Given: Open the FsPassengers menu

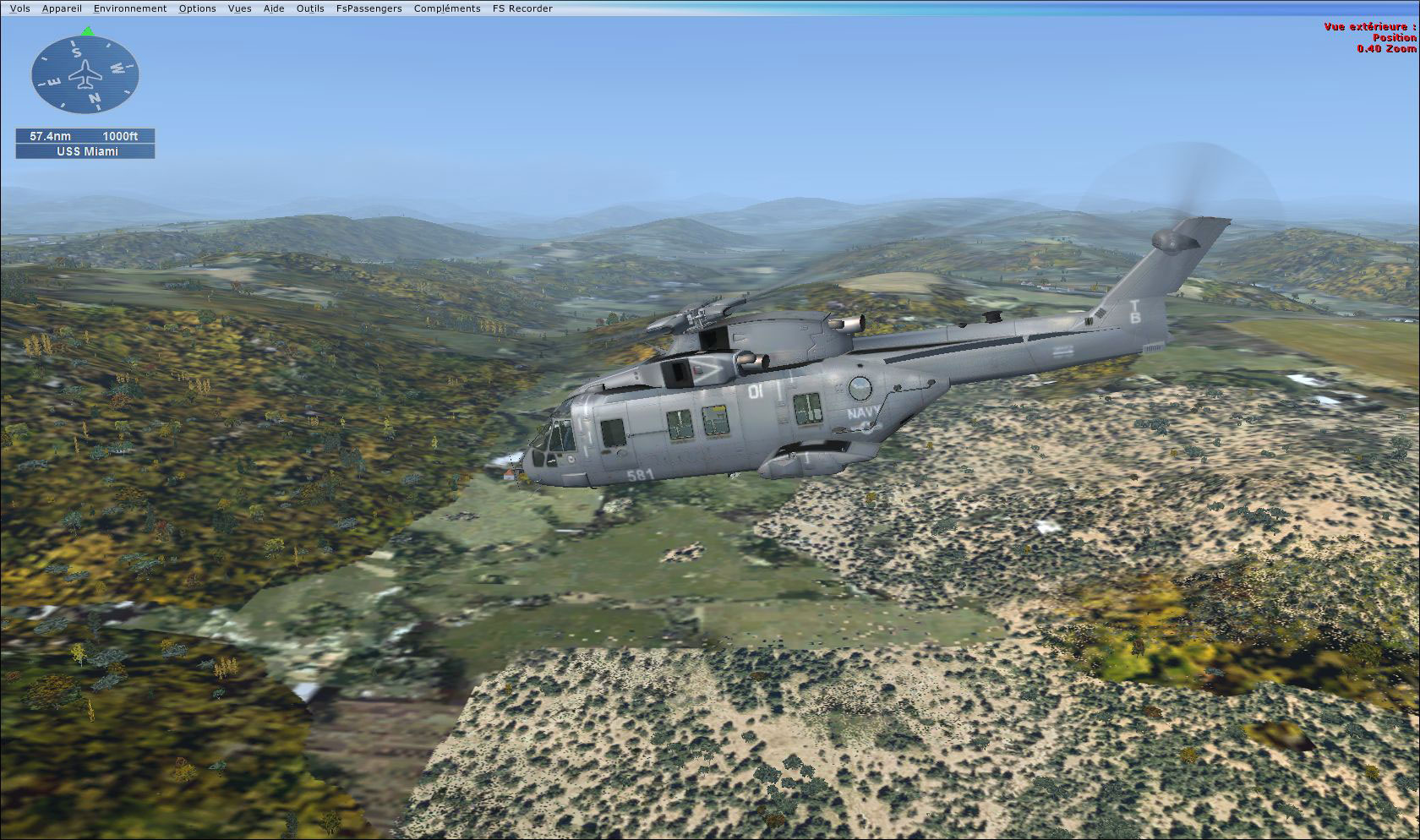Looking at the screenshot, I should (369, 8).
